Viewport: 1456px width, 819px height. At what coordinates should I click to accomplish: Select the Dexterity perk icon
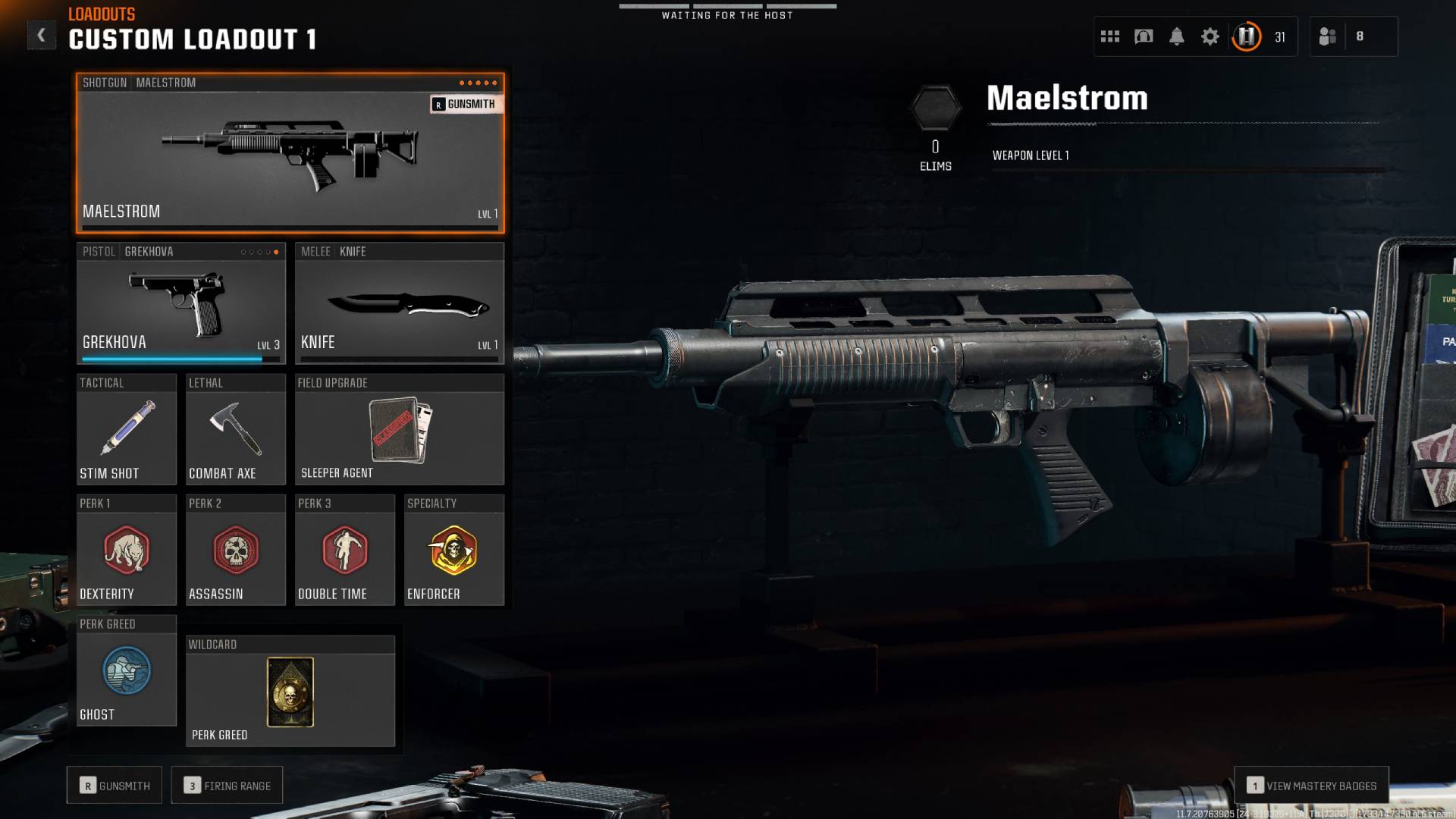coord(126,551)
